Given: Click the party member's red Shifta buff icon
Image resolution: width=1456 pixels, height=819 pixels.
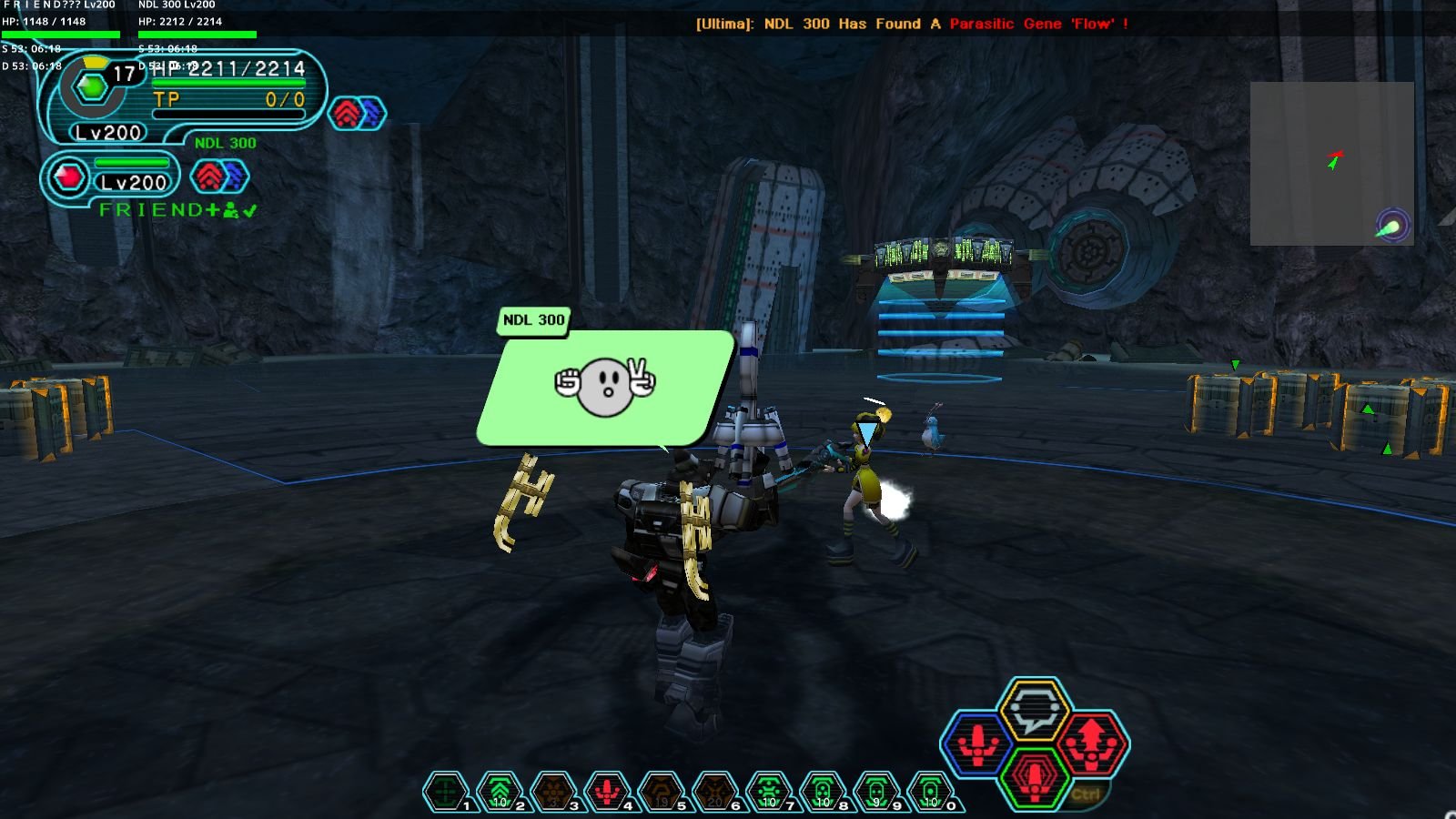Looking at the screenshot, I should [208, 177].
